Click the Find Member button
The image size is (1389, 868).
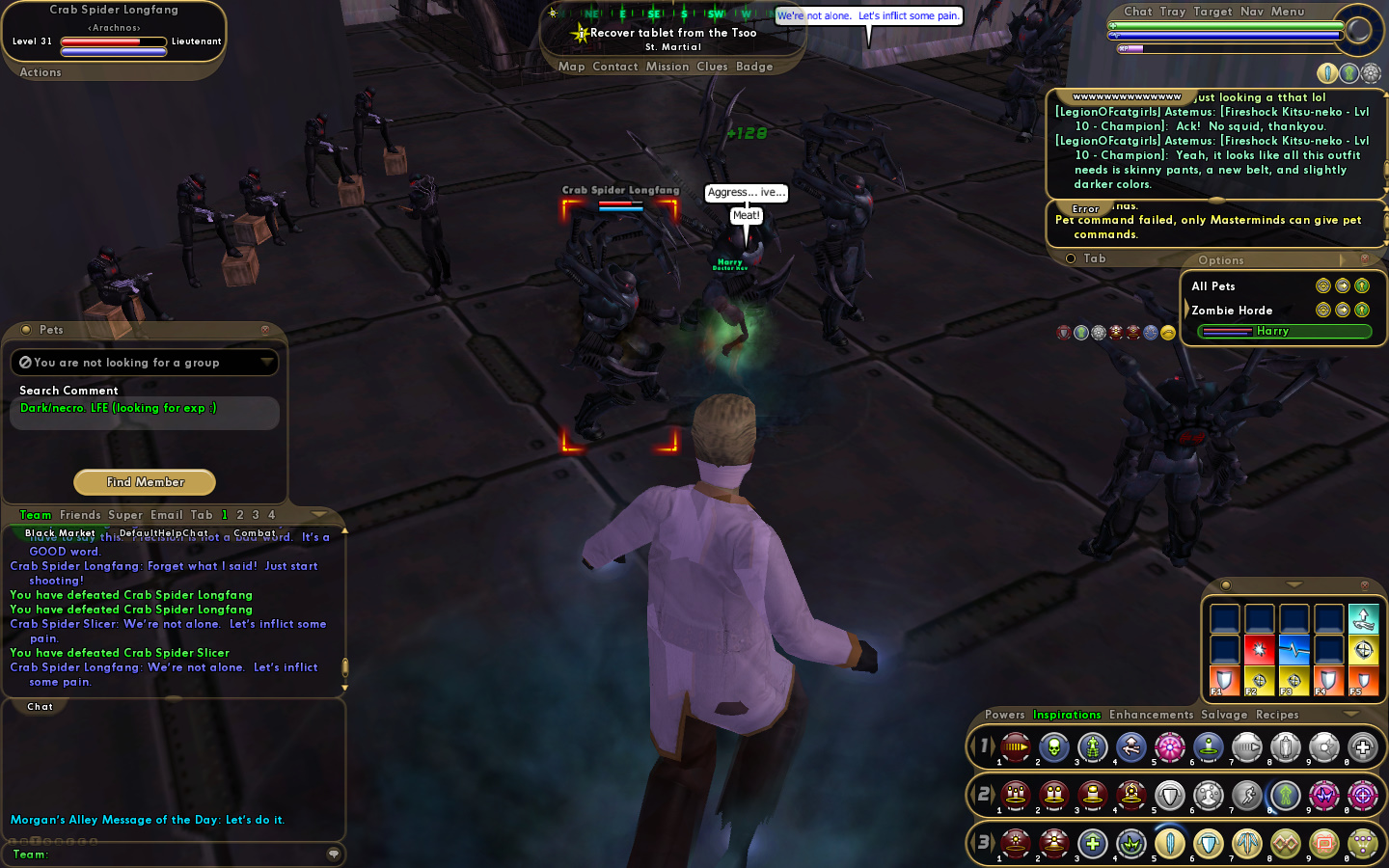[x=145, y=481]
